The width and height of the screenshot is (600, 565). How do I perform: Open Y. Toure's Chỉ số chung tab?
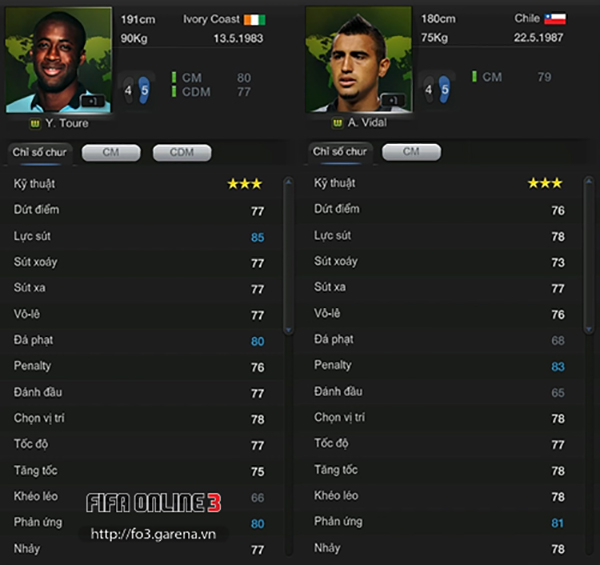point(37,152)
